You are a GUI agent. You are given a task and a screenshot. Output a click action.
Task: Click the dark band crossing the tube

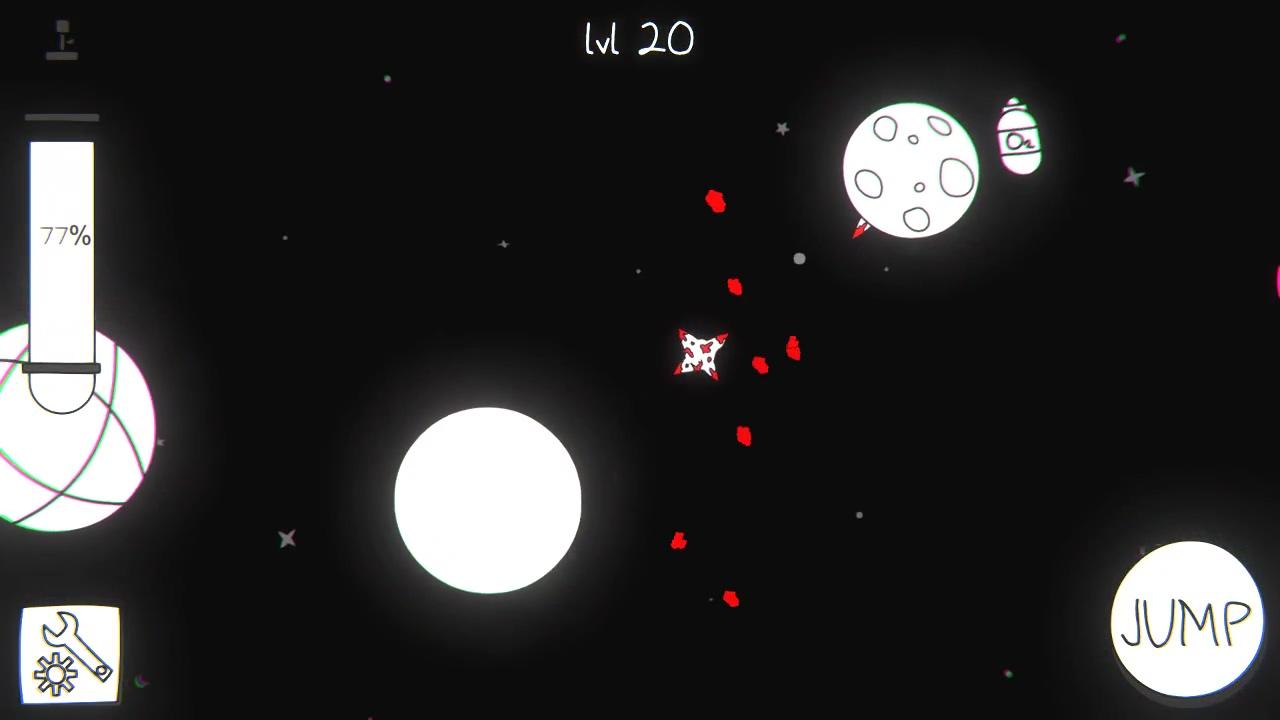pos(62,369)
